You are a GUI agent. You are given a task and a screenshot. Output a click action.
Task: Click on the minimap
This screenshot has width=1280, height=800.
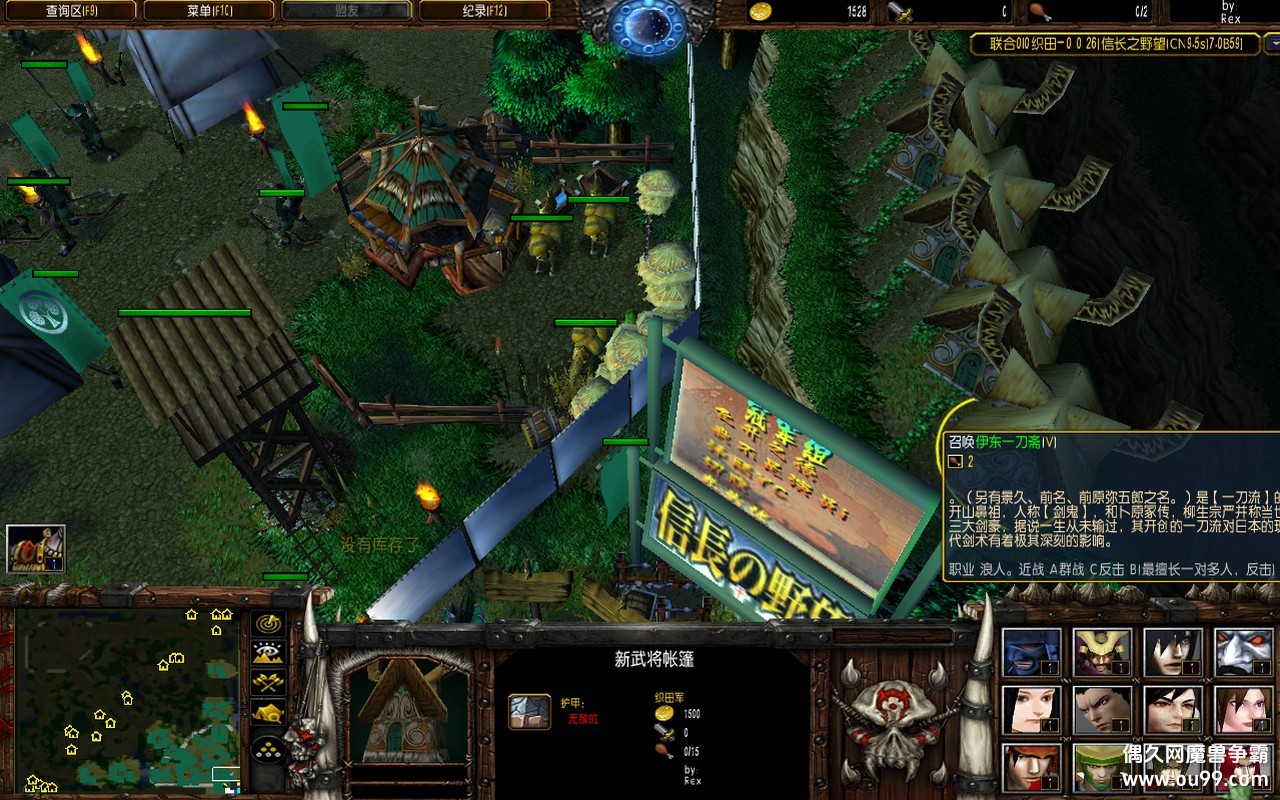pos(127,698)
